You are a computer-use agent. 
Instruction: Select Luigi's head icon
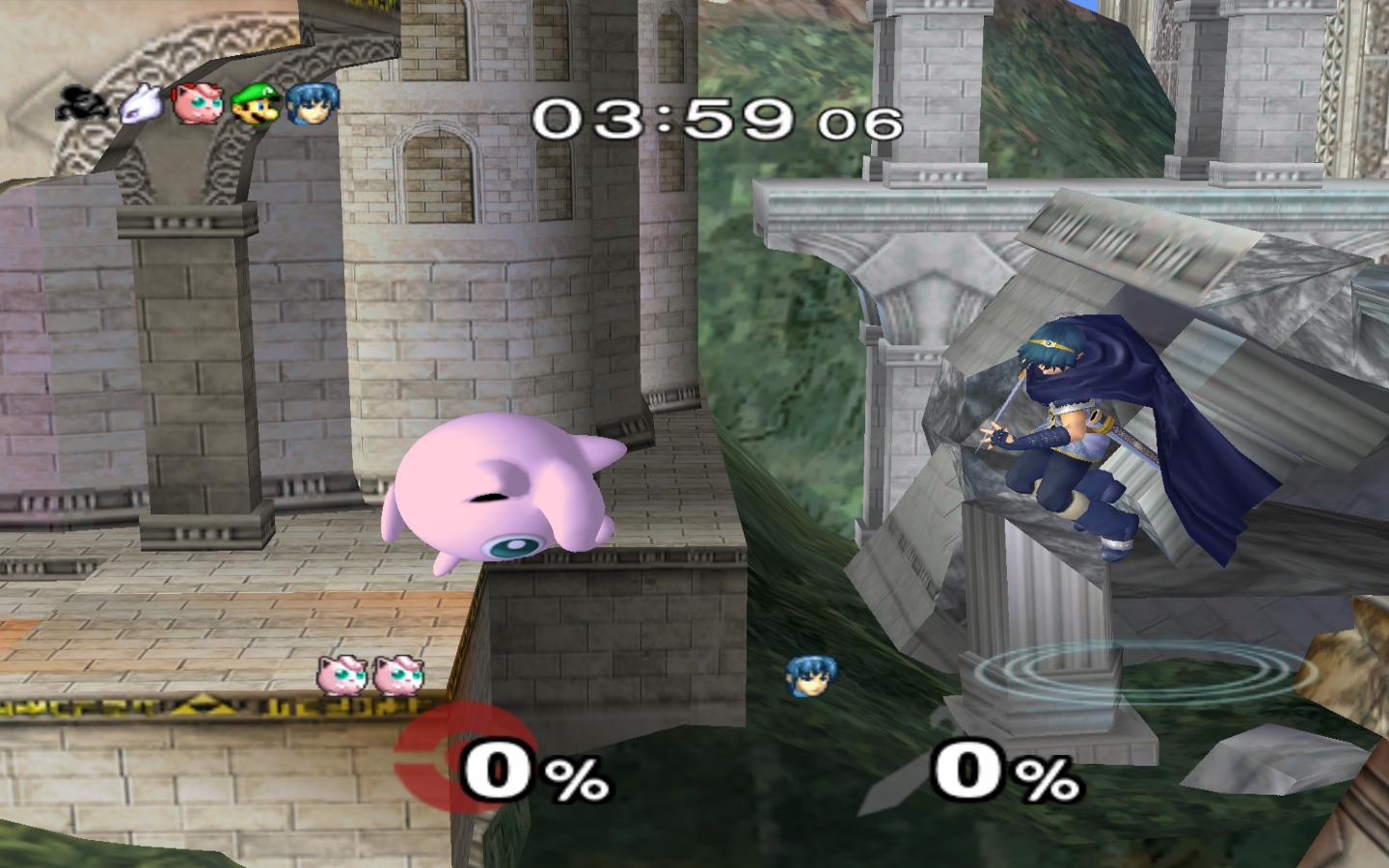257,102
